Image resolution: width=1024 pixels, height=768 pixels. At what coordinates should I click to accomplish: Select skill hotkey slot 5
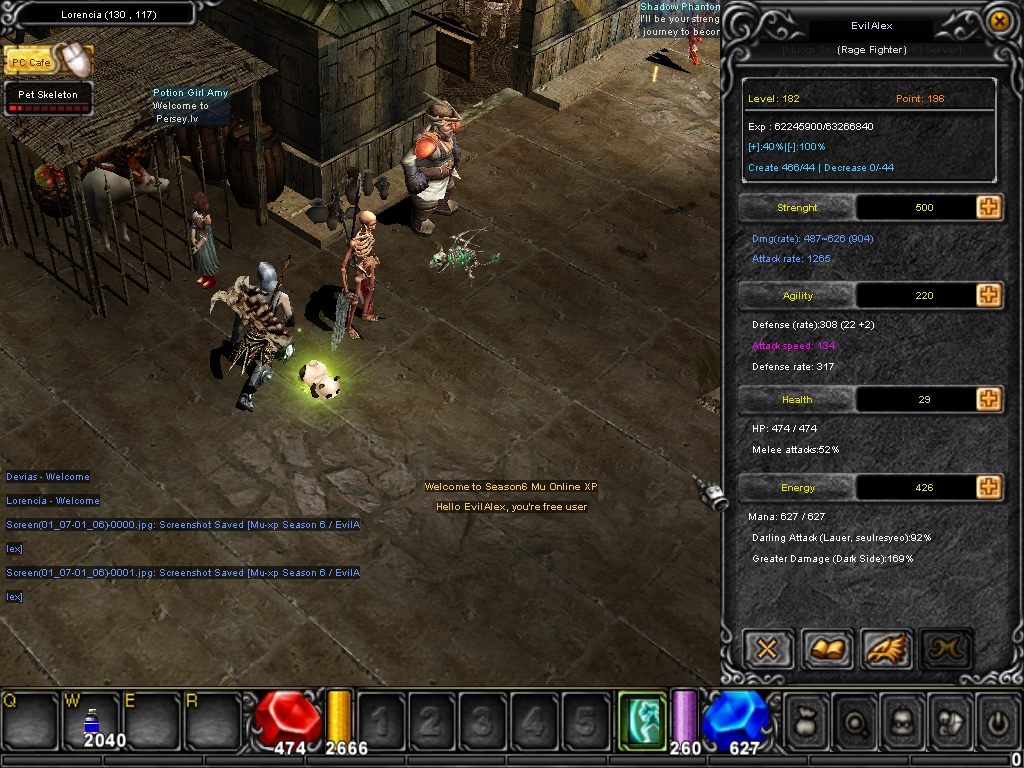[585, 720]
